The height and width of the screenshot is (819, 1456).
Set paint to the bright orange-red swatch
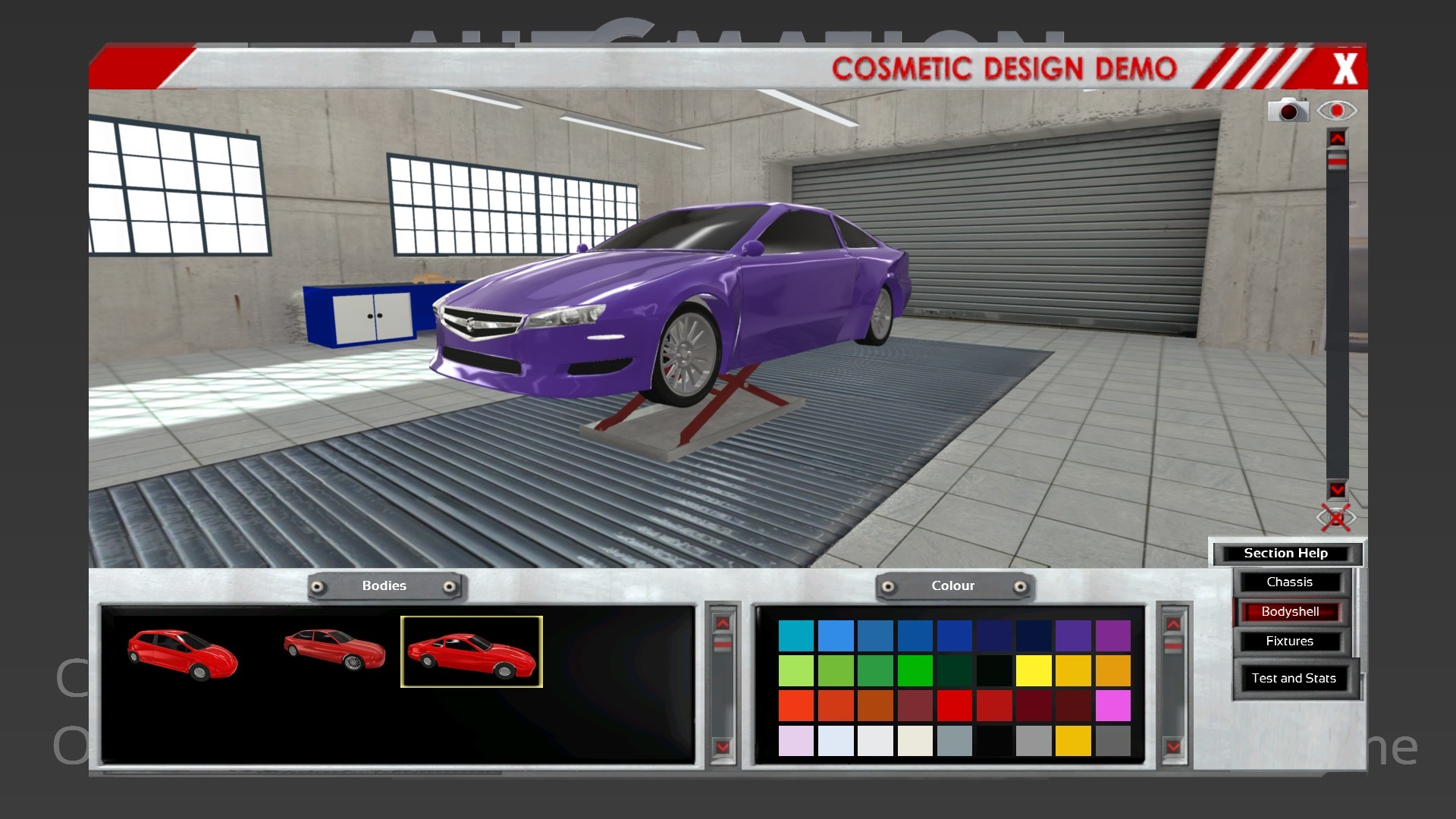(x=796, y=706)
